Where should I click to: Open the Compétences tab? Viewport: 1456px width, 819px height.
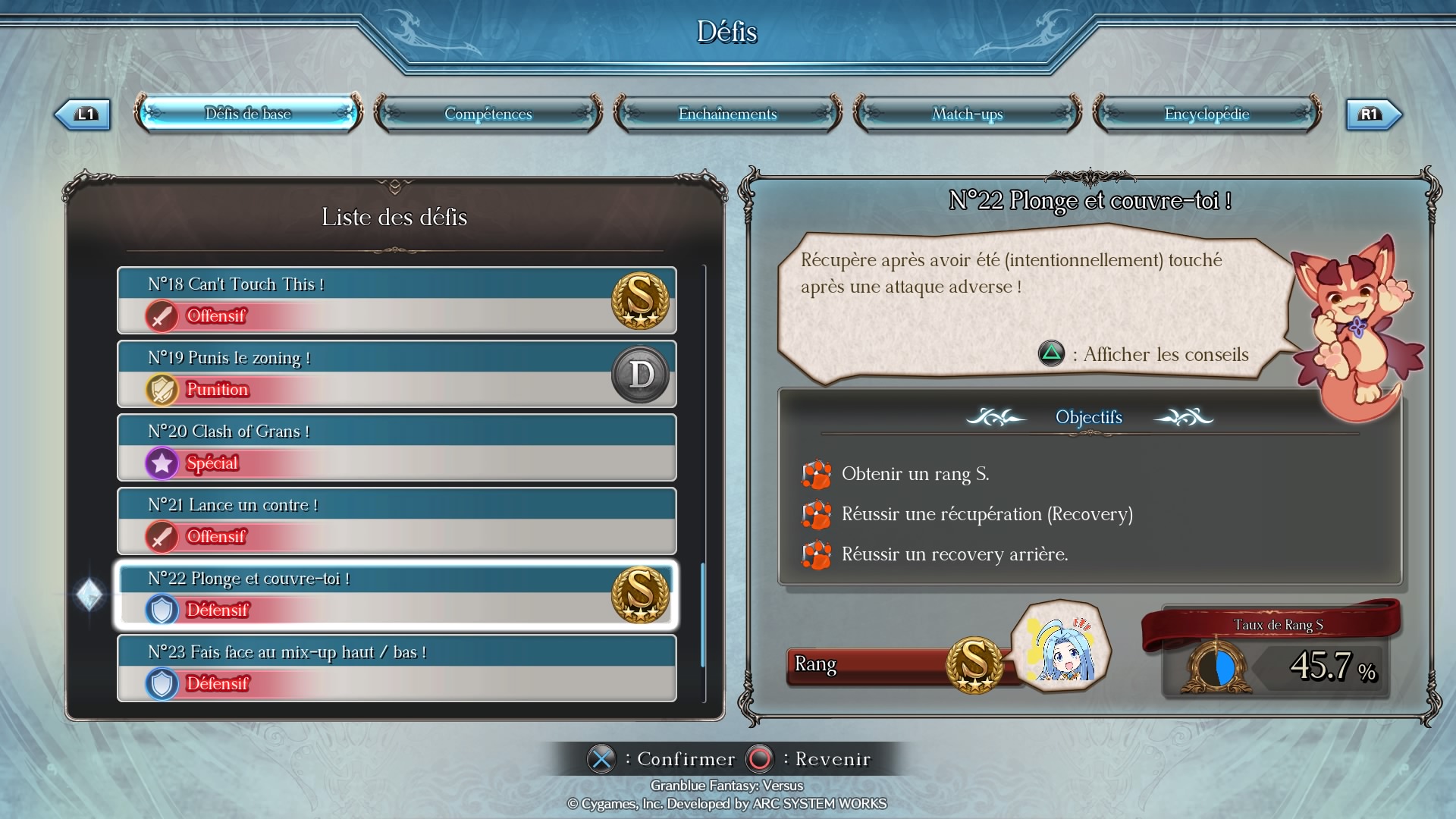point(488,114)
